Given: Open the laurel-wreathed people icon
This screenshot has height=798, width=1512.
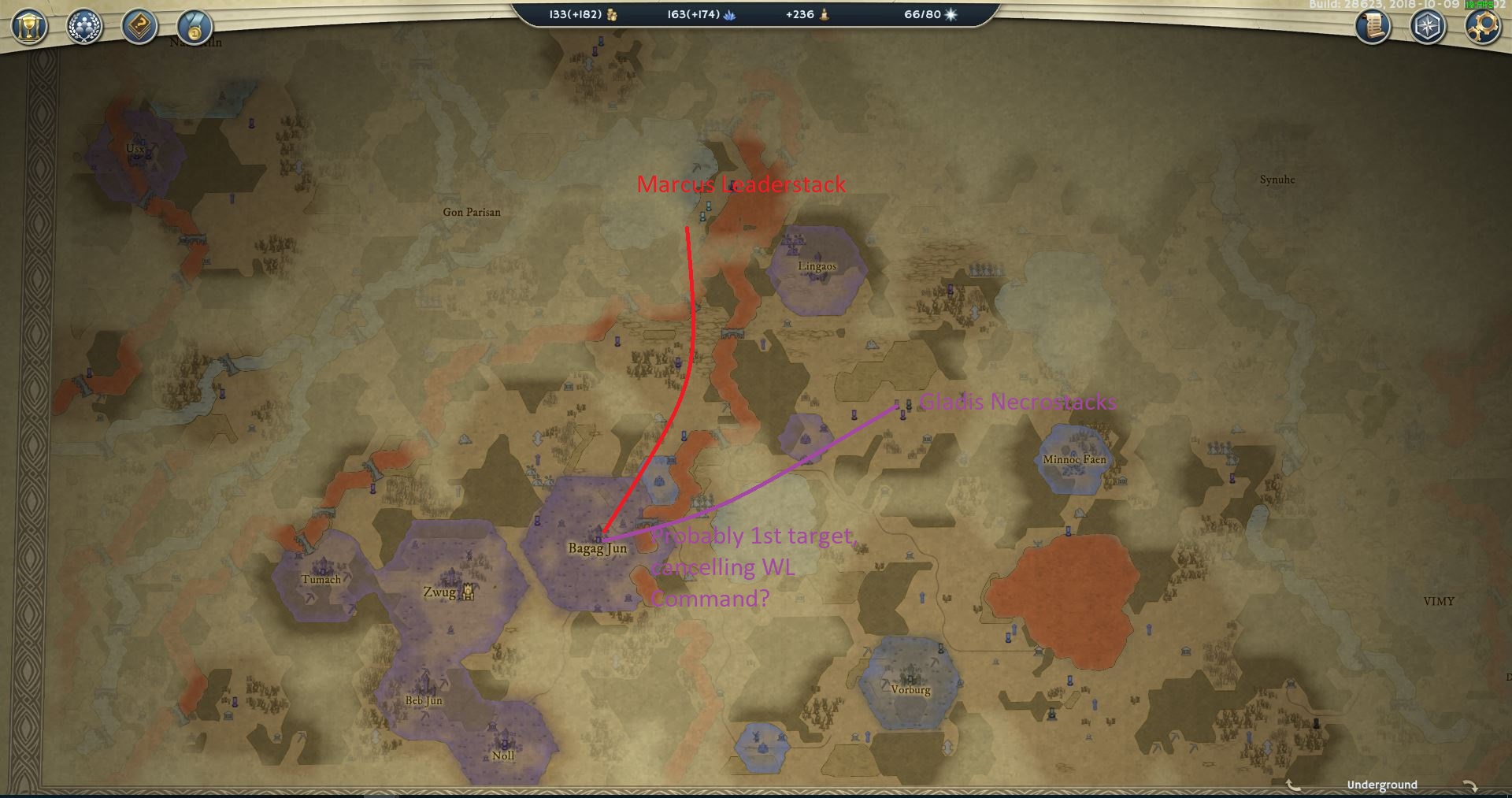Looking at the screenshot, I should click(84, 27).
